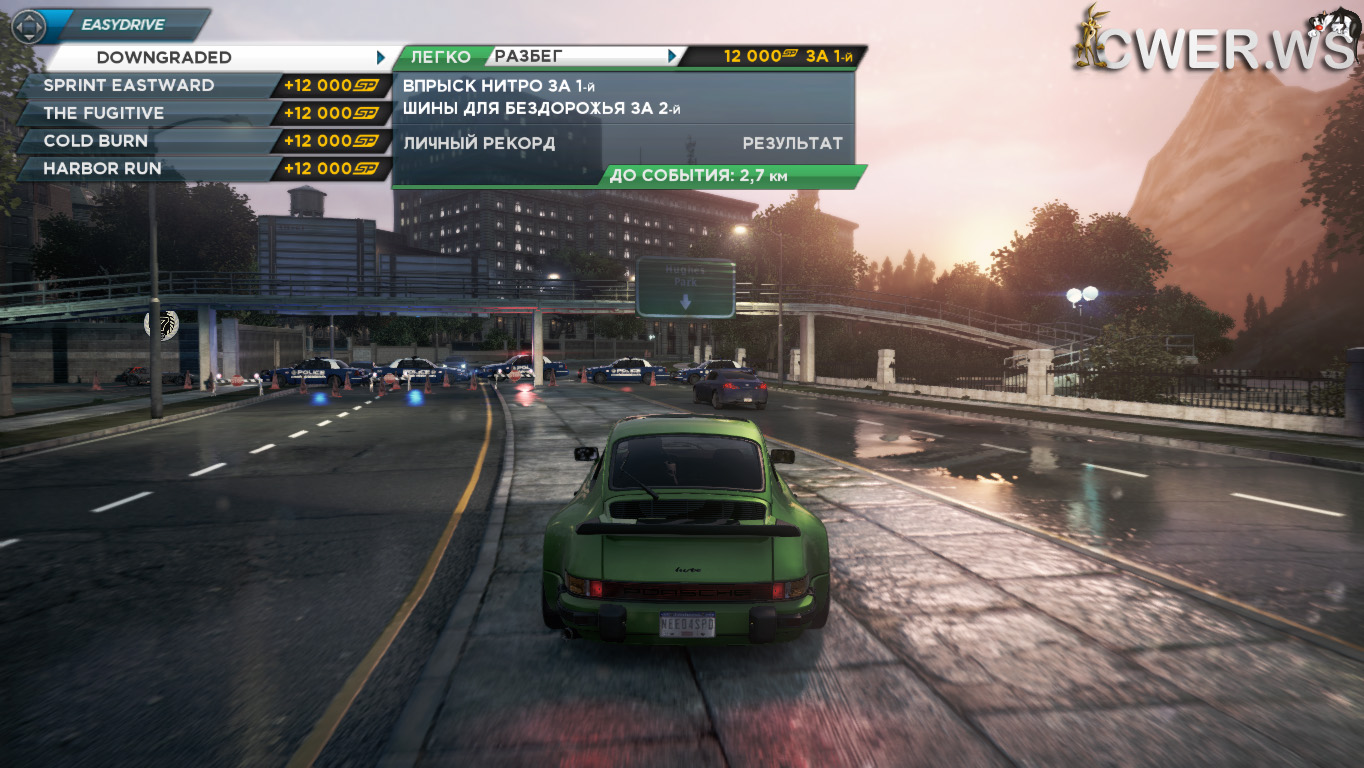Click the РАЗБЕГ event type arrow
The image size is (1364, 768).
click(673, 57)
